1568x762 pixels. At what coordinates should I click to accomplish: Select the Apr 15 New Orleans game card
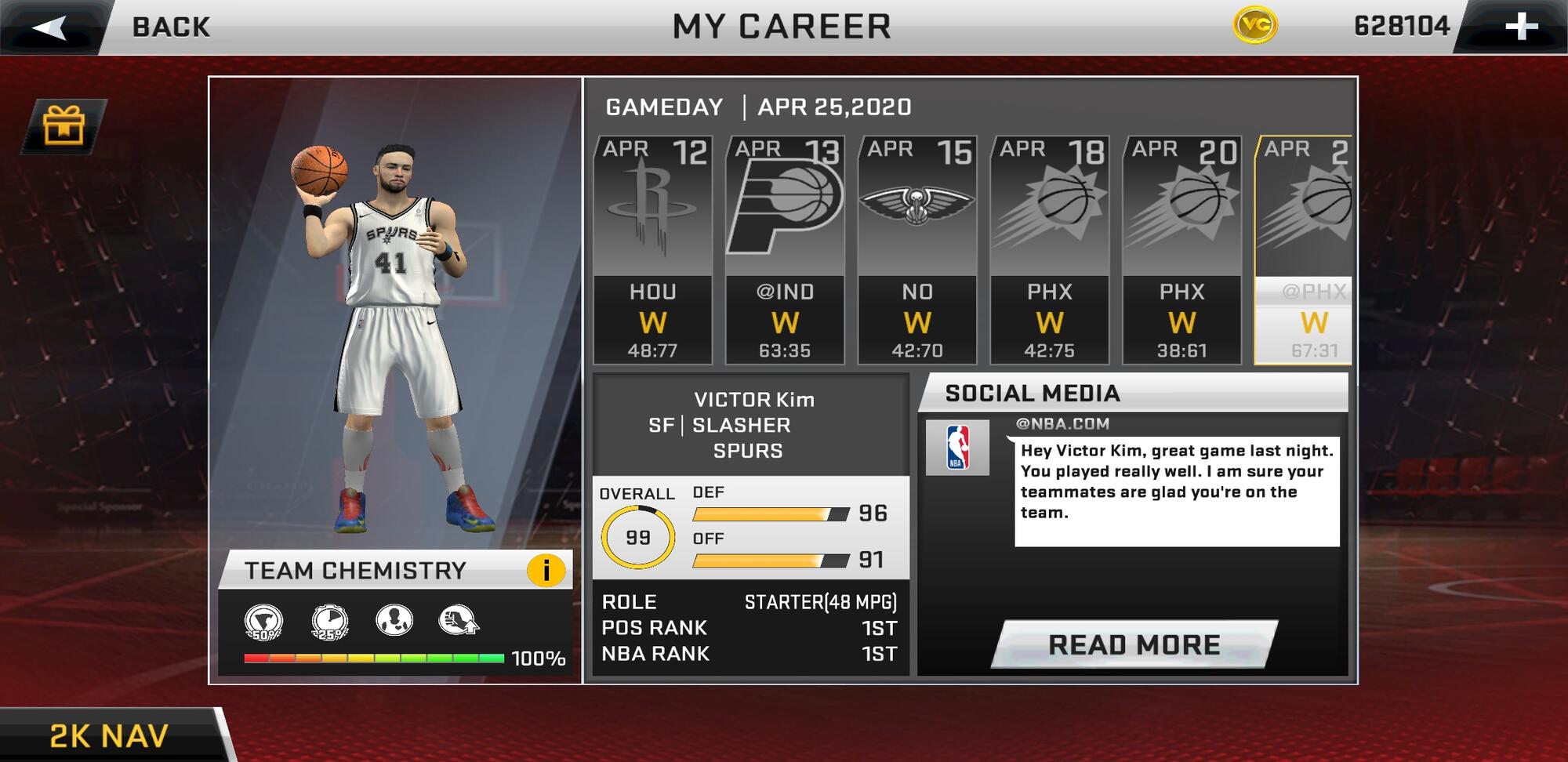917,249
